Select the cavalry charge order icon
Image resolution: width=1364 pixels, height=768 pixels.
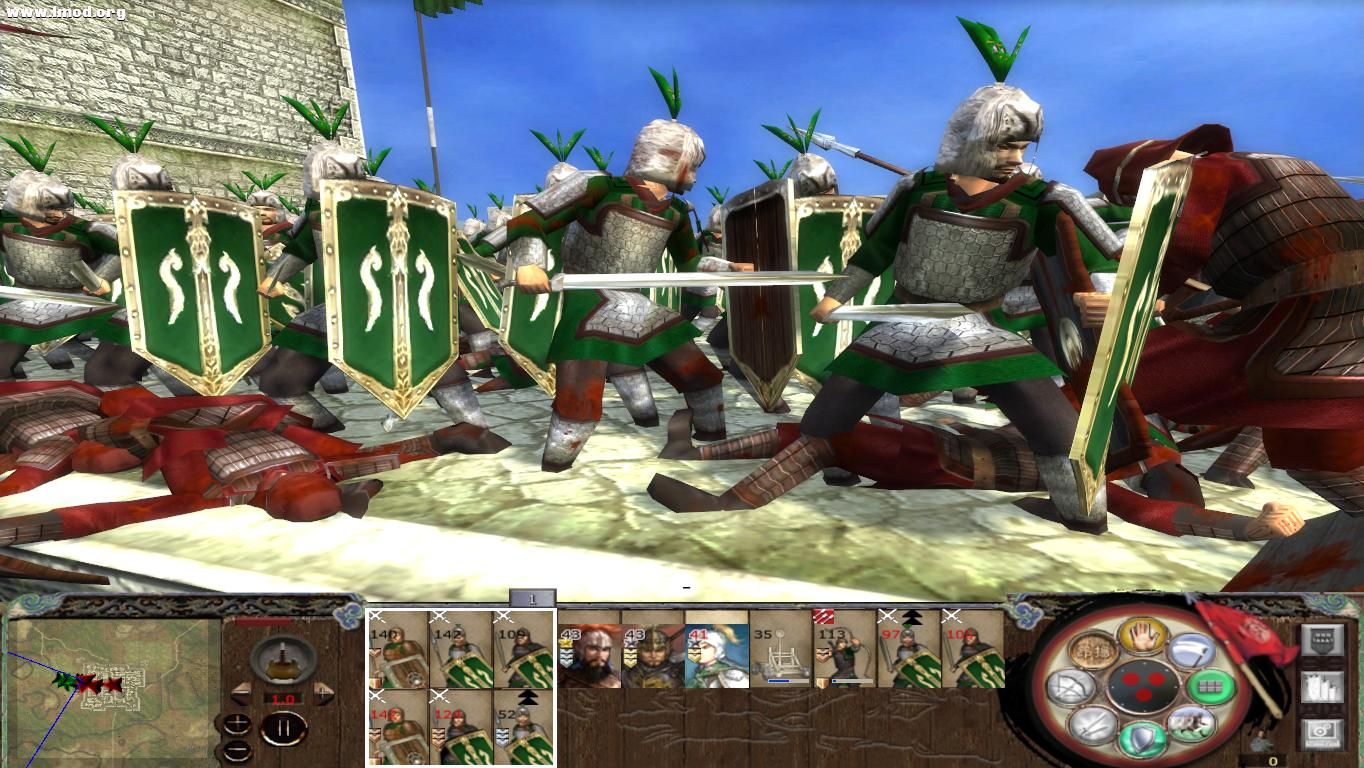[1191, 722]
